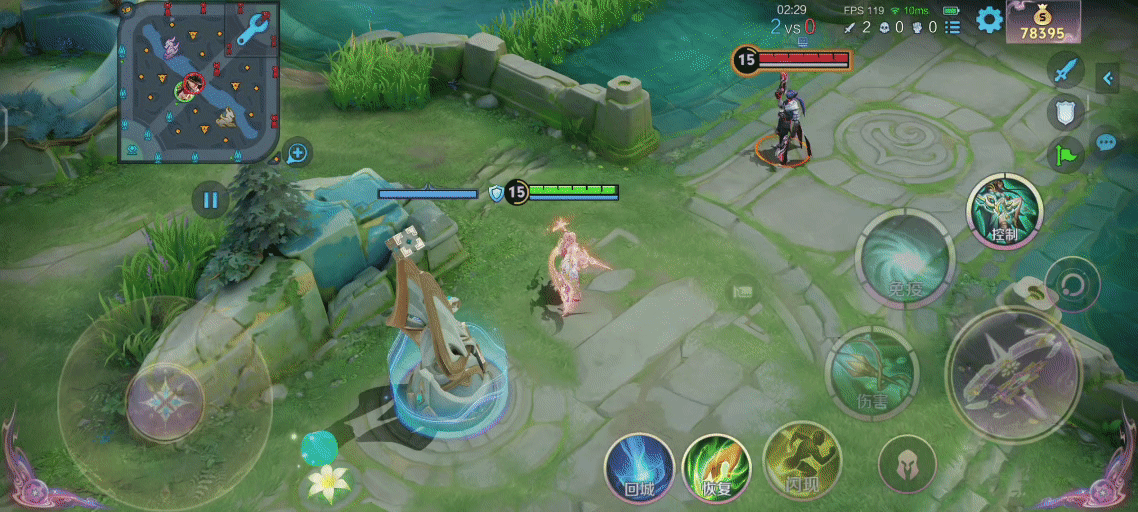This screenshot has height=512, width=1138.
Task: Send the green flag signal
Action: 1066,154
